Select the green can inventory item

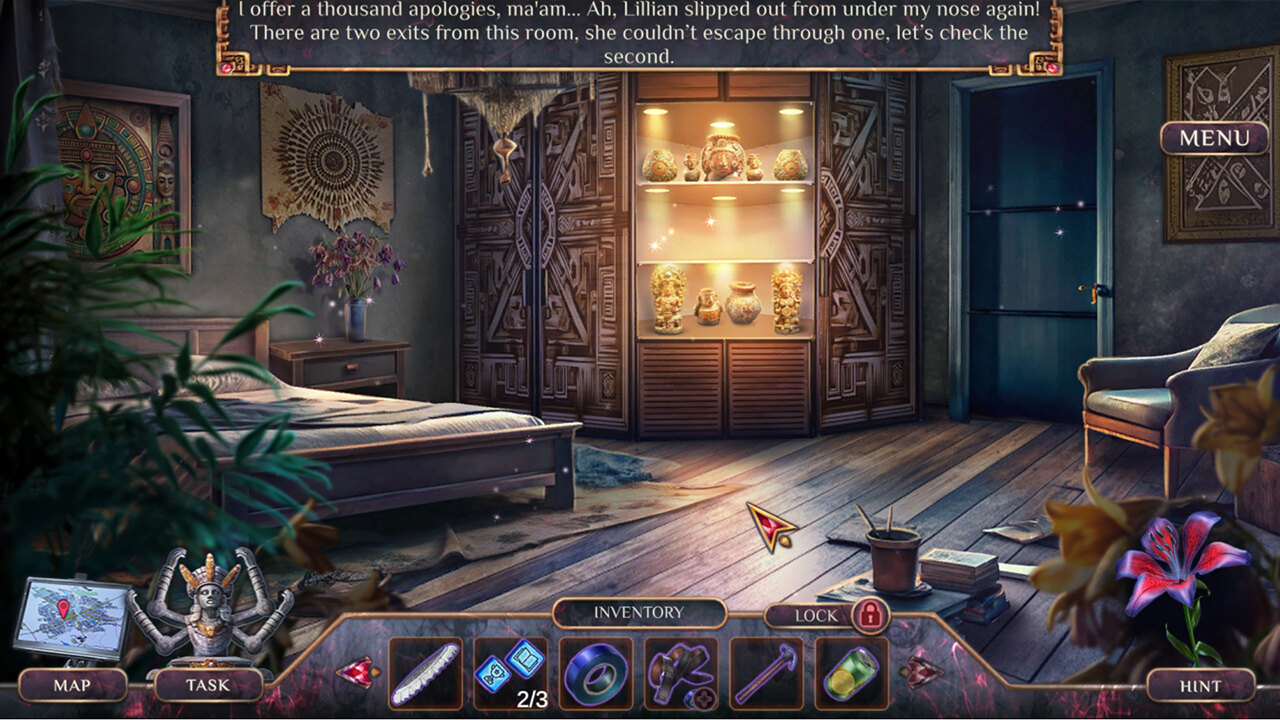851,673
